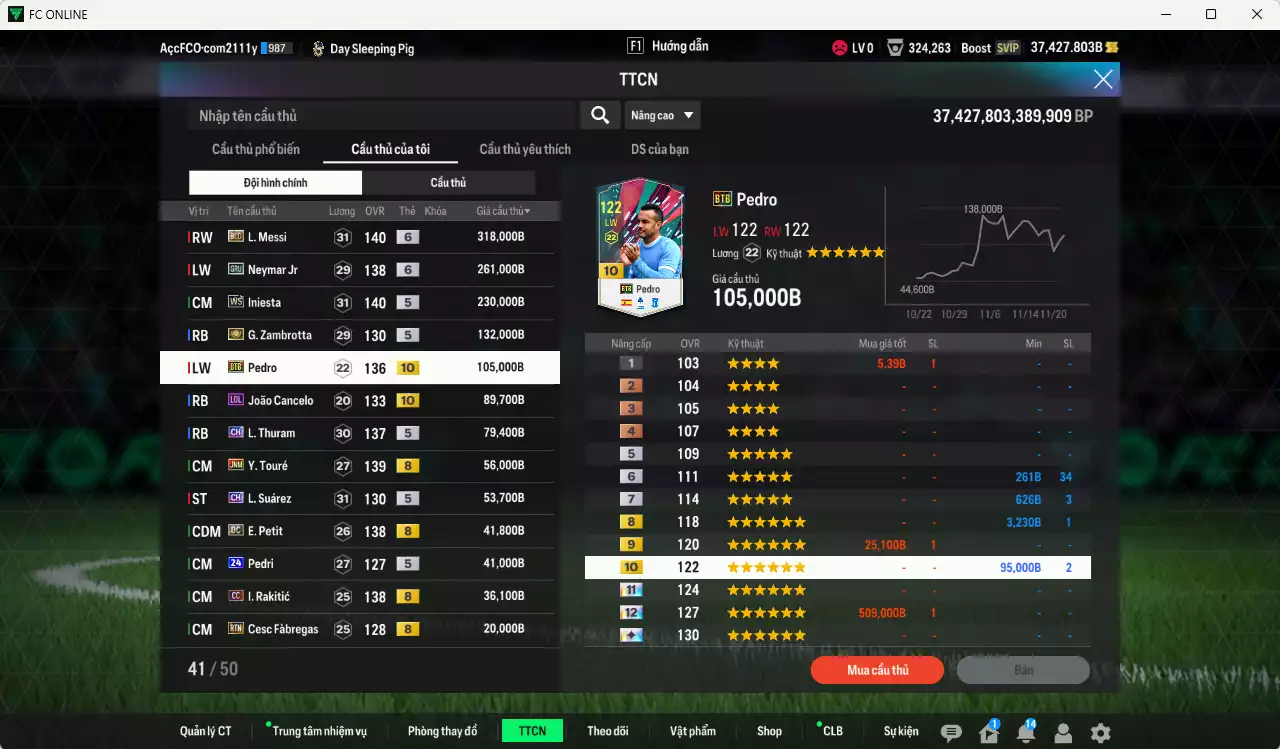Expand the Lương column sorter
This screenshot has width=1280, height=749.
point(341,210)
